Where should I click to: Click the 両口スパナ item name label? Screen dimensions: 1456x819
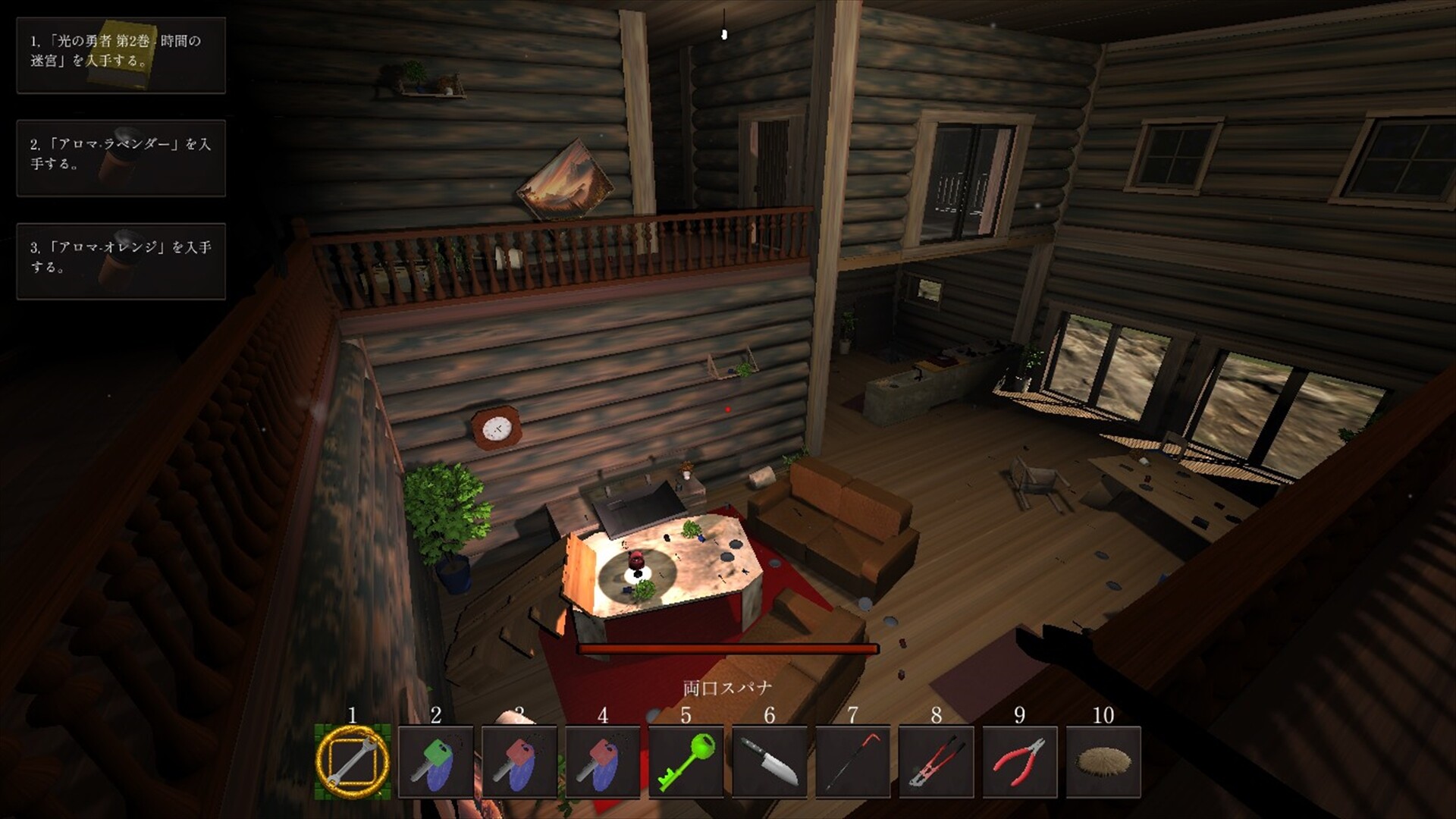726,686
